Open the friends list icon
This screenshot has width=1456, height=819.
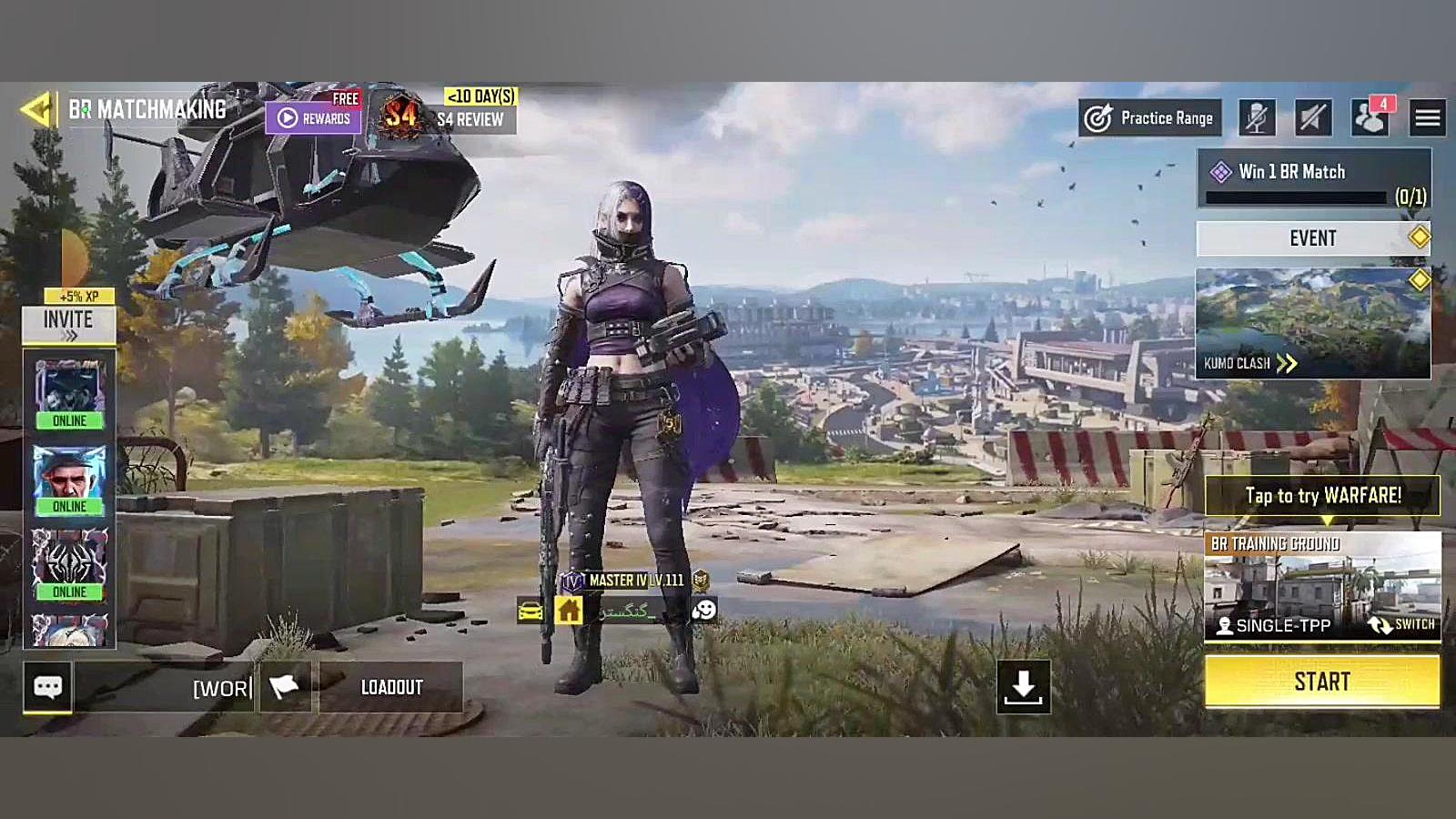1369,117
